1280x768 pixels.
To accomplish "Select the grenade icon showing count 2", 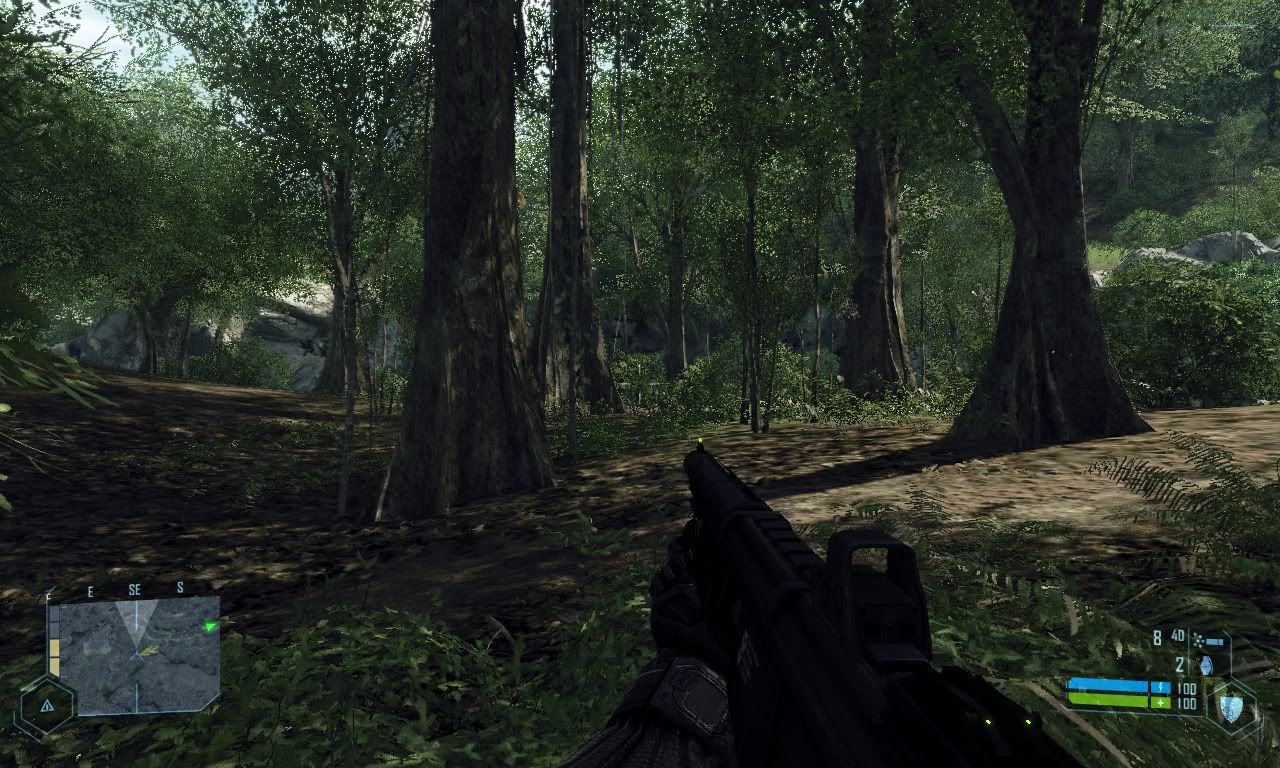I will [1207, 666].
